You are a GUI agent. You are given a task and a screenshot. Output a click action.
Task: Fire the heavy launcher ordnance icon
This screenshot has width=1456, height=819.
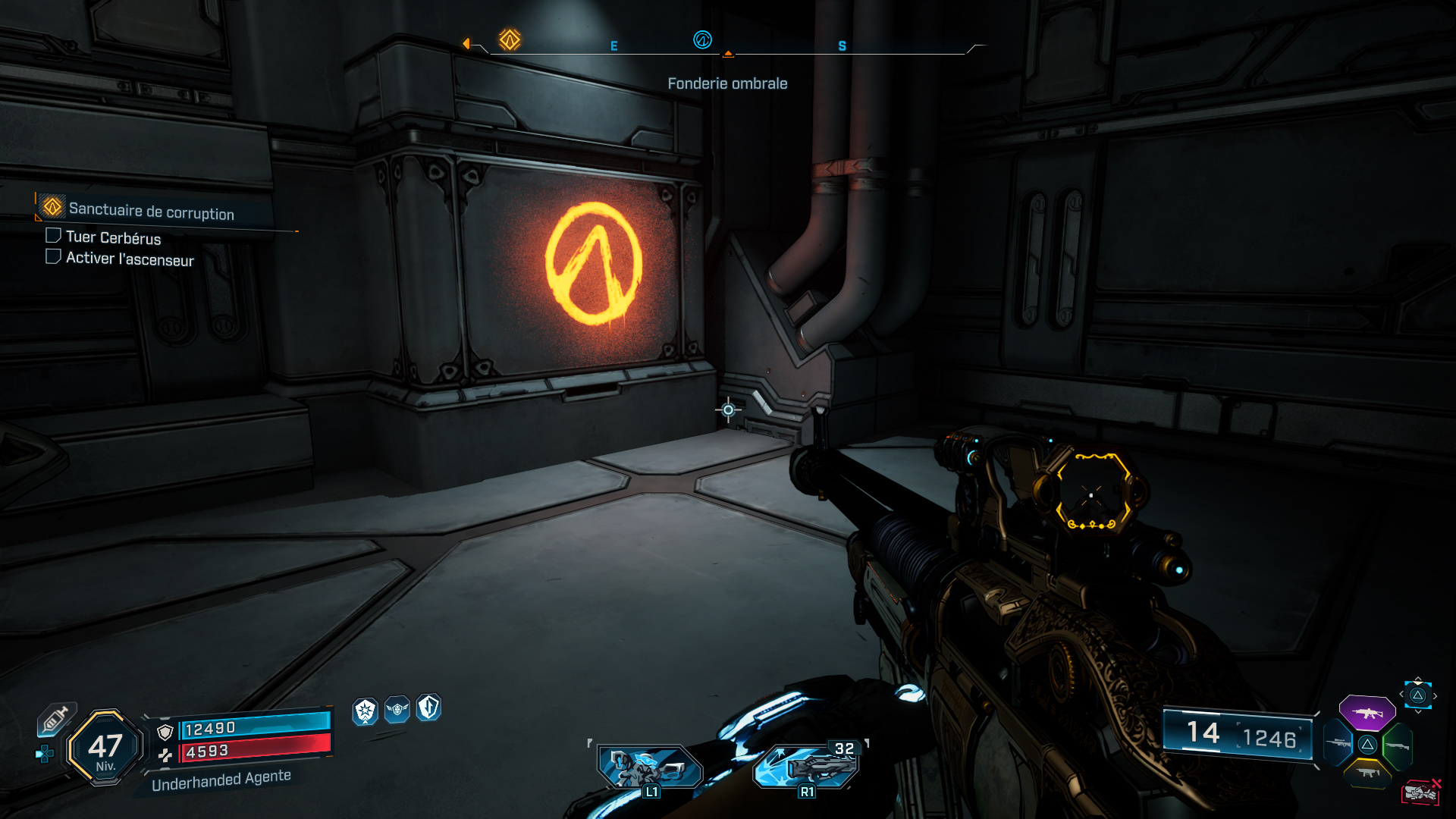click(807, 766)
